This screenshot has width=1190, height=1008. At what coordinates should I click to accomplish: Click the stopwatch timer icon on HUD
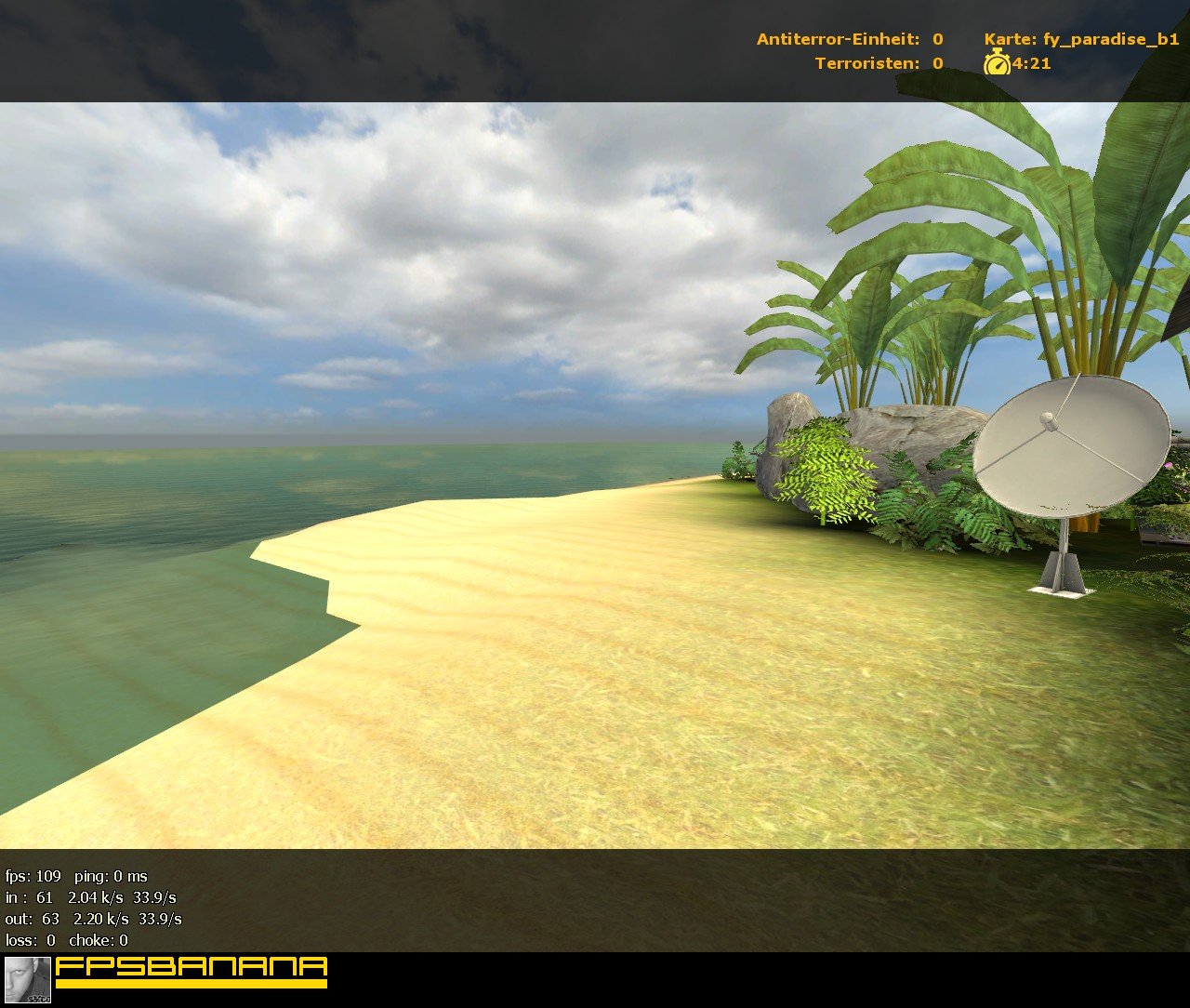(997, 63)
